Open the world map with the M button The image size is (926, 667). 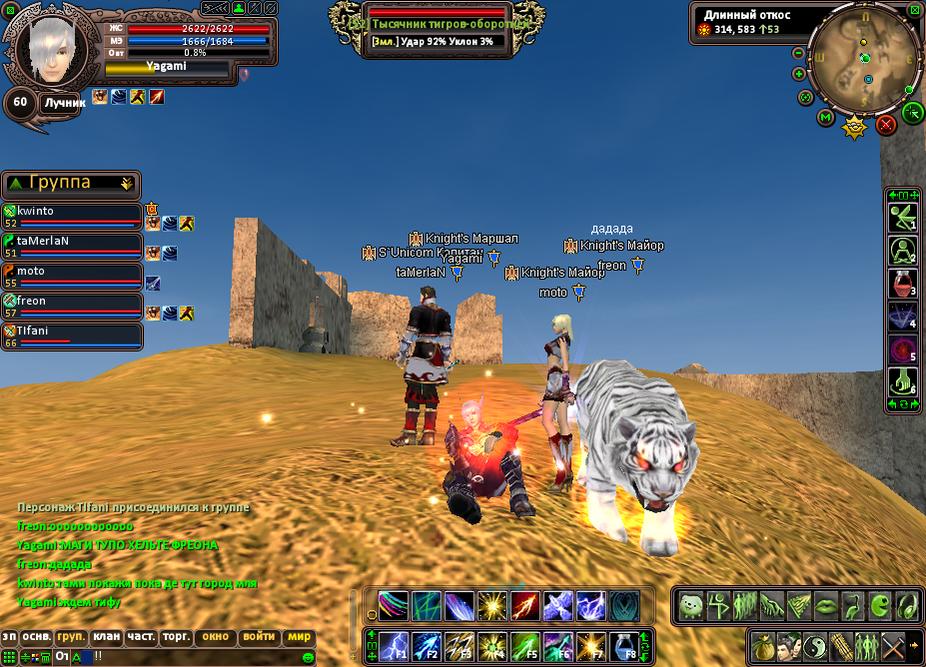coord(826,118)
